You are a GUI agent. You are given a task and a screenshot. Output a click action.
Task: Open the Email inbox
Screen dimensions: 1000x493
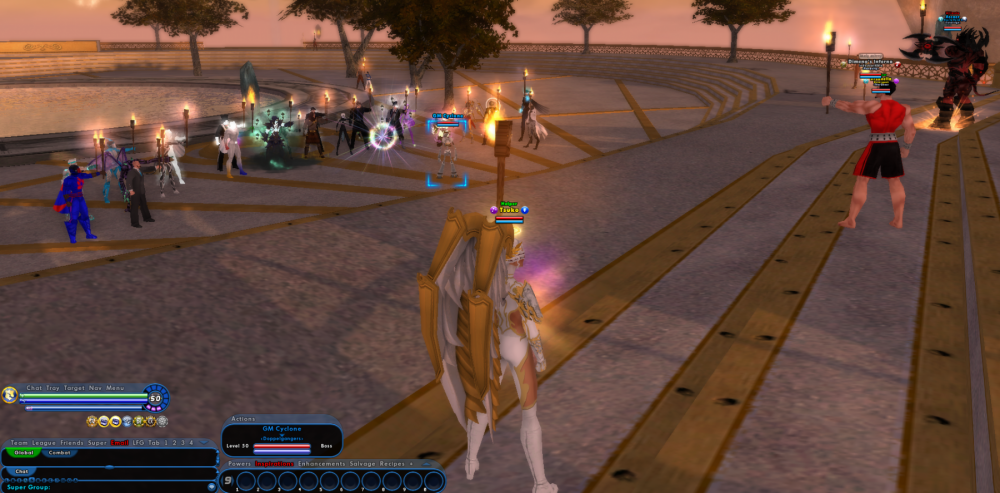coord(119,442)
